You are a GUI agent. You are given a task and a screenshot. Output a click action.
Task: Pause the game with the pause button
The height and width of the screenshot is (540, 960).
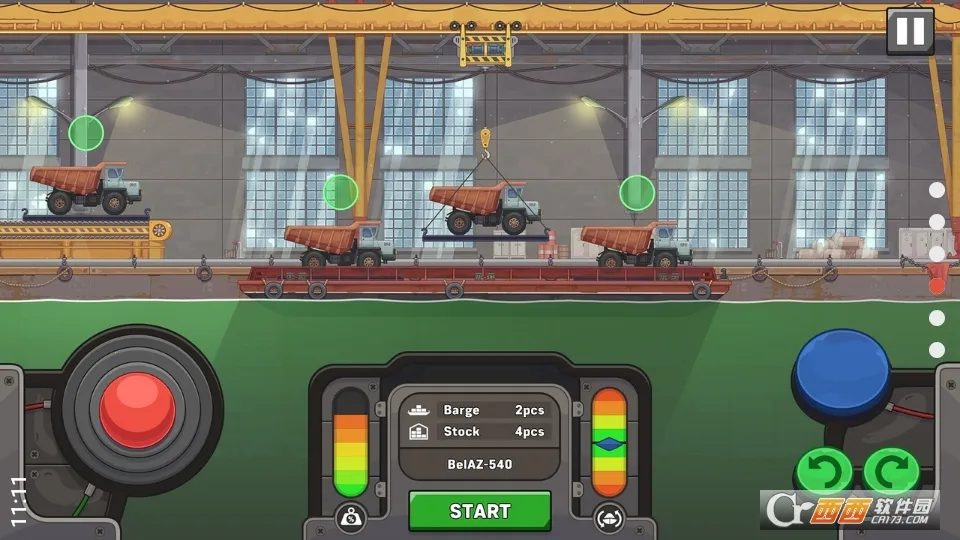click(910, 31)
